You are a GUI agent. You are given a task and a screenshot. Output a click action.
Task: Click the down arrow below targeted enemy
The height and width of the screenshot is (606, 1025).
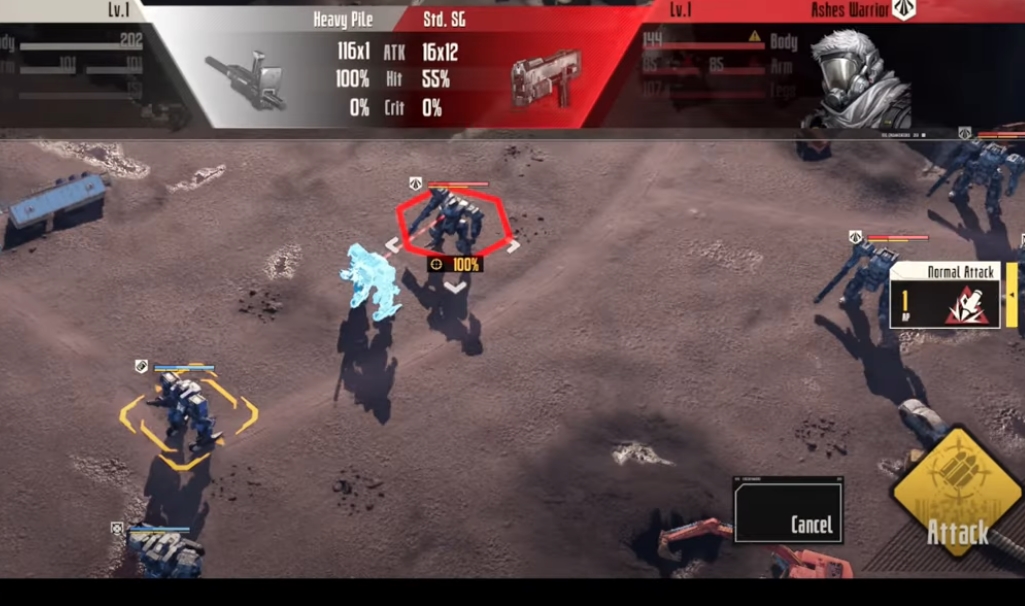(454, 286)
